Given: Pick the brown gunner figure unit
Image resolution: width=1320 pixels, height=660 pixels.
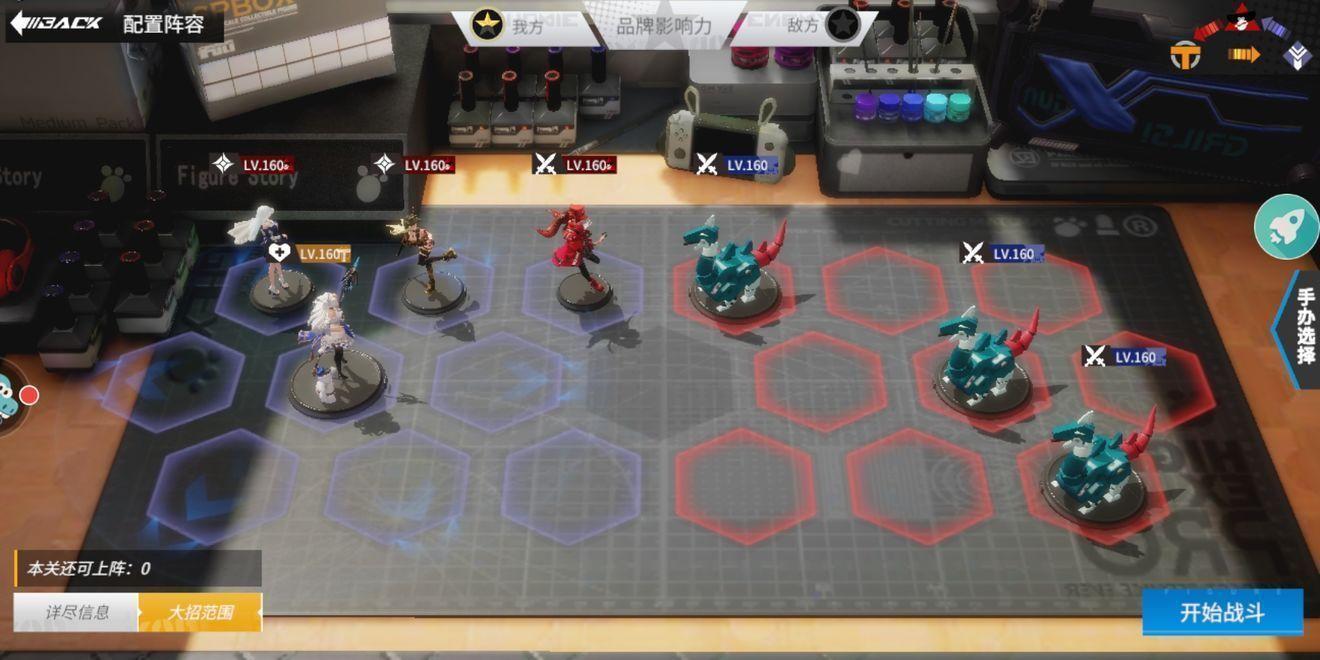Looking at the screenshot, I should coord(428,262).
